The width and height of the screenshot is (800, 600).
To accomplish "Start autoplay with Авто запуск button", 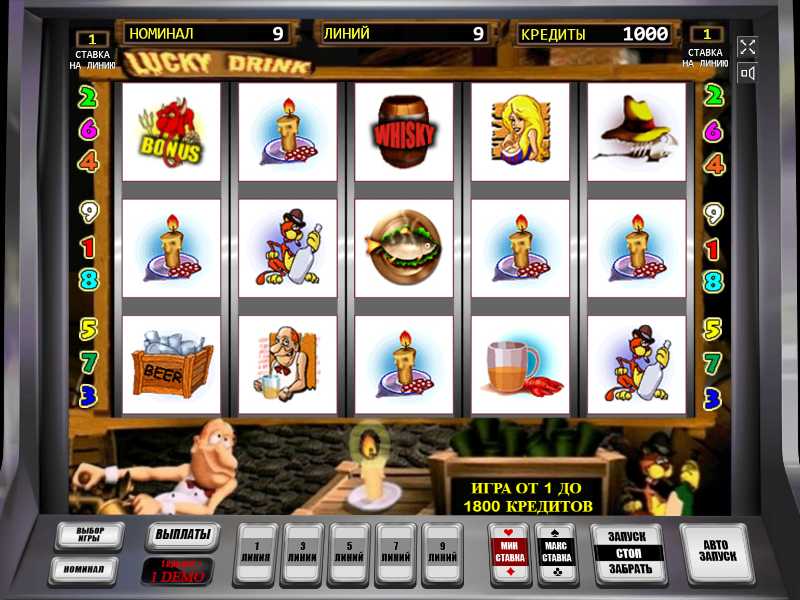I will (x=713, y=552).
